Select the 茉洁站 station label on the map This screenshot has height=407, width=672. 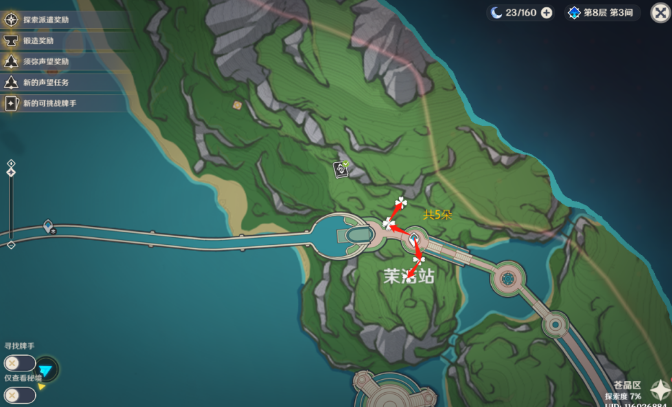coord(409,276)
